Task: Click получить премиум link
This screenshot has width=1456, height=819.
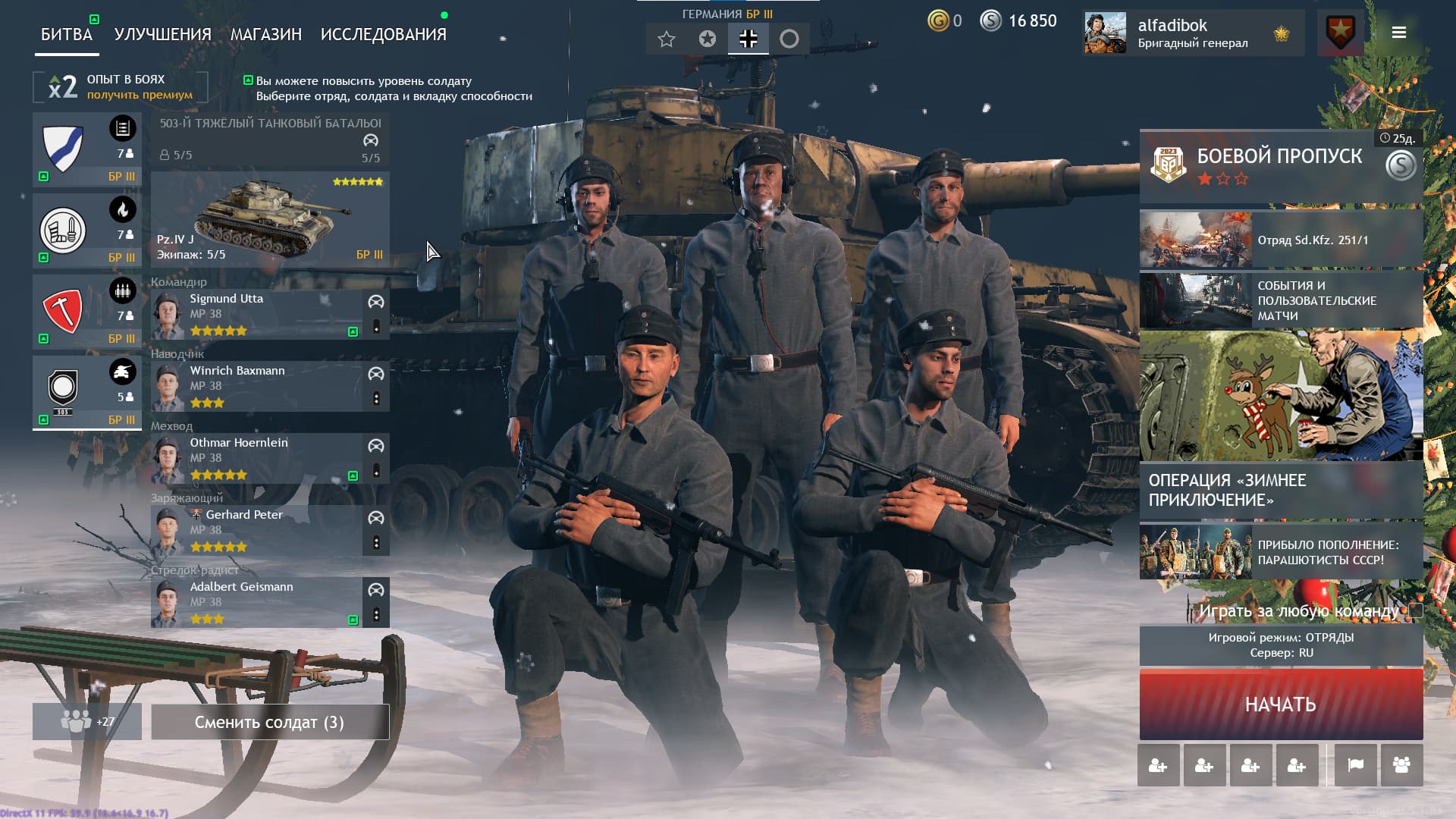Action: pos(140,95)
